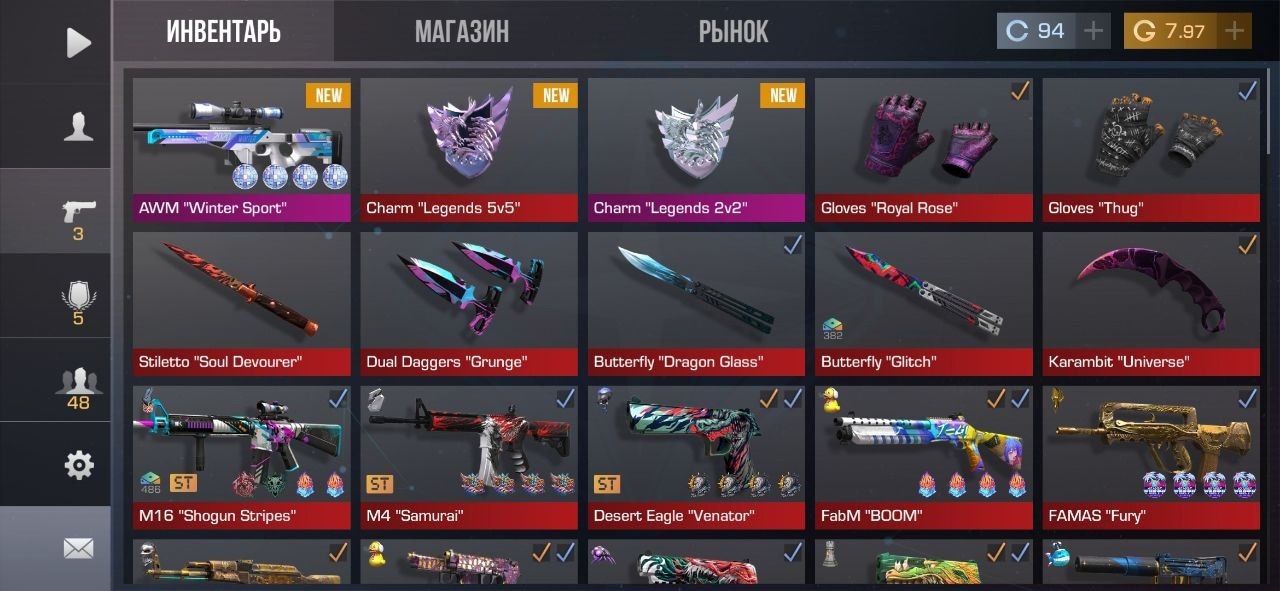Add silver coins with the plus button

(1094, 31)
